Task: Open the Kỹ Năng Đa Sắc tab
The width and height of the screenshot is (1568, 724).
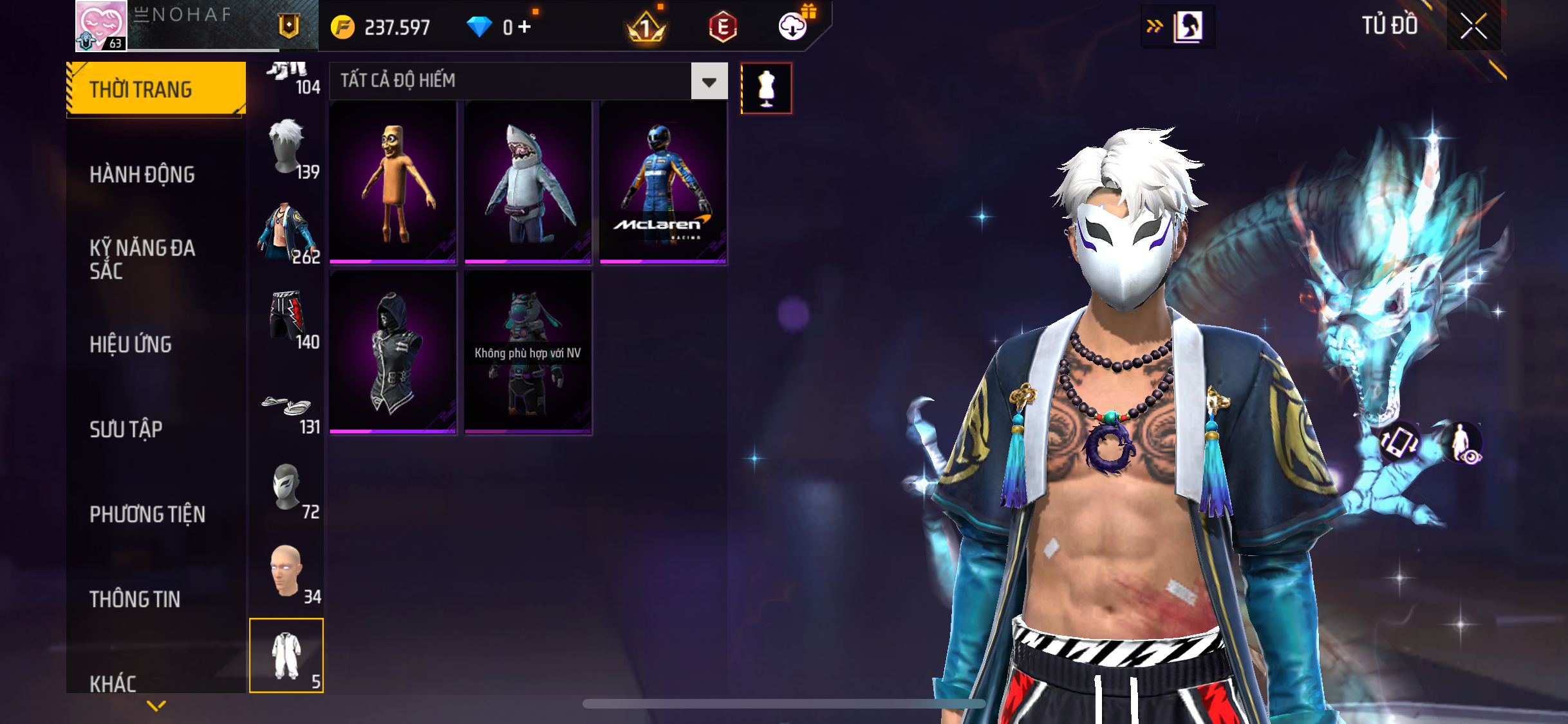Action: (142, 259)
